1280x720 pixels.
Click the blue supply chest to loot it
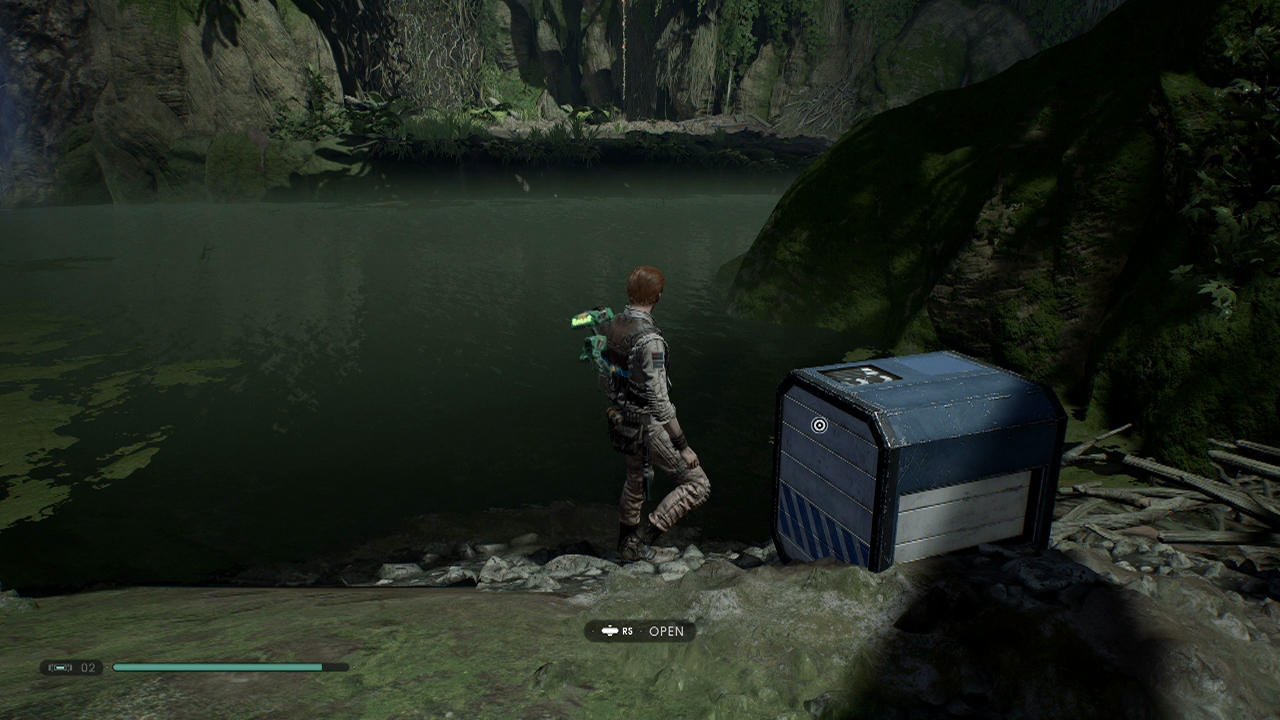point(920,460)
